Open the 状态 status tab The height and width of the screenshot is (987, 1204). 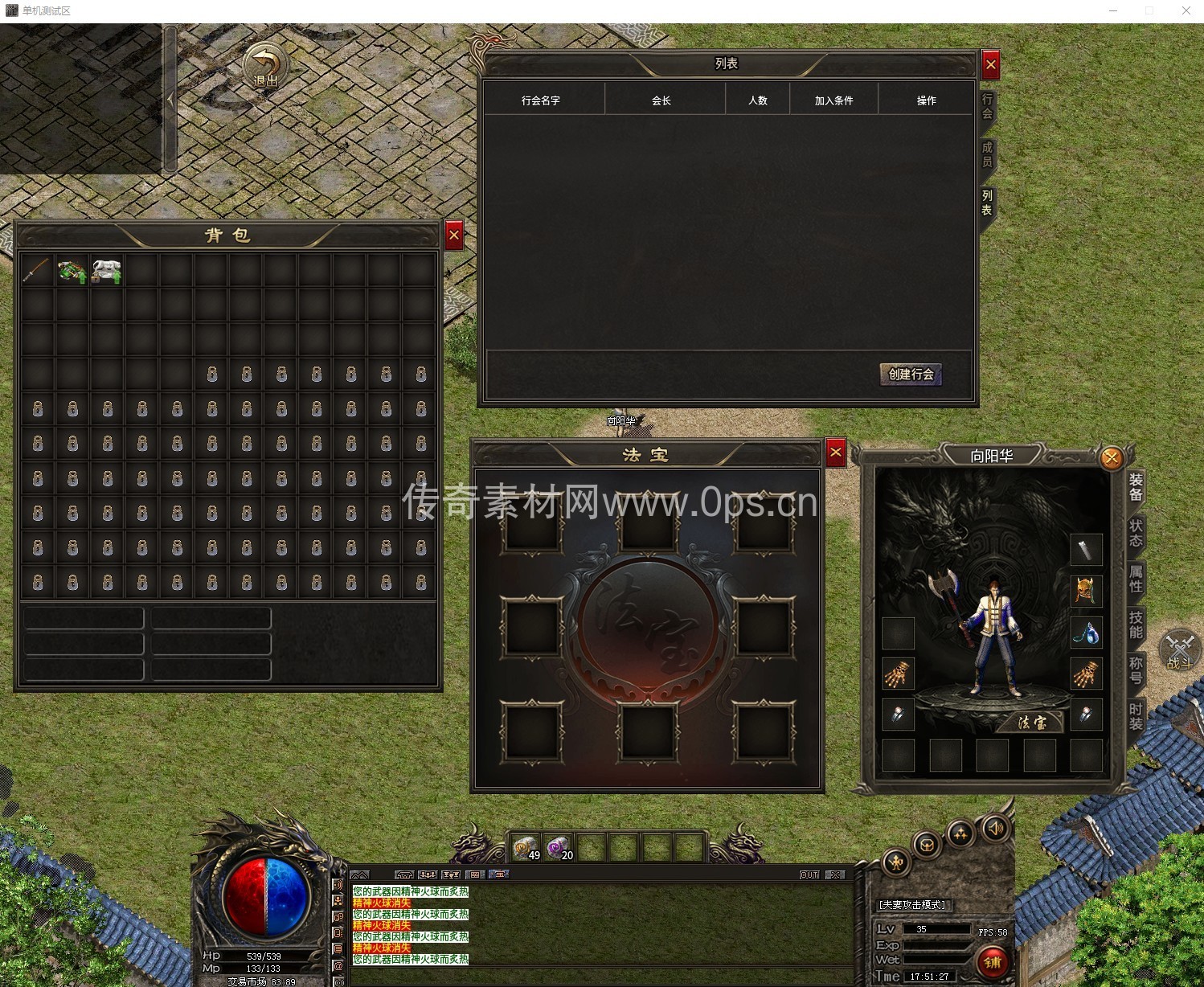[1136, 533]
